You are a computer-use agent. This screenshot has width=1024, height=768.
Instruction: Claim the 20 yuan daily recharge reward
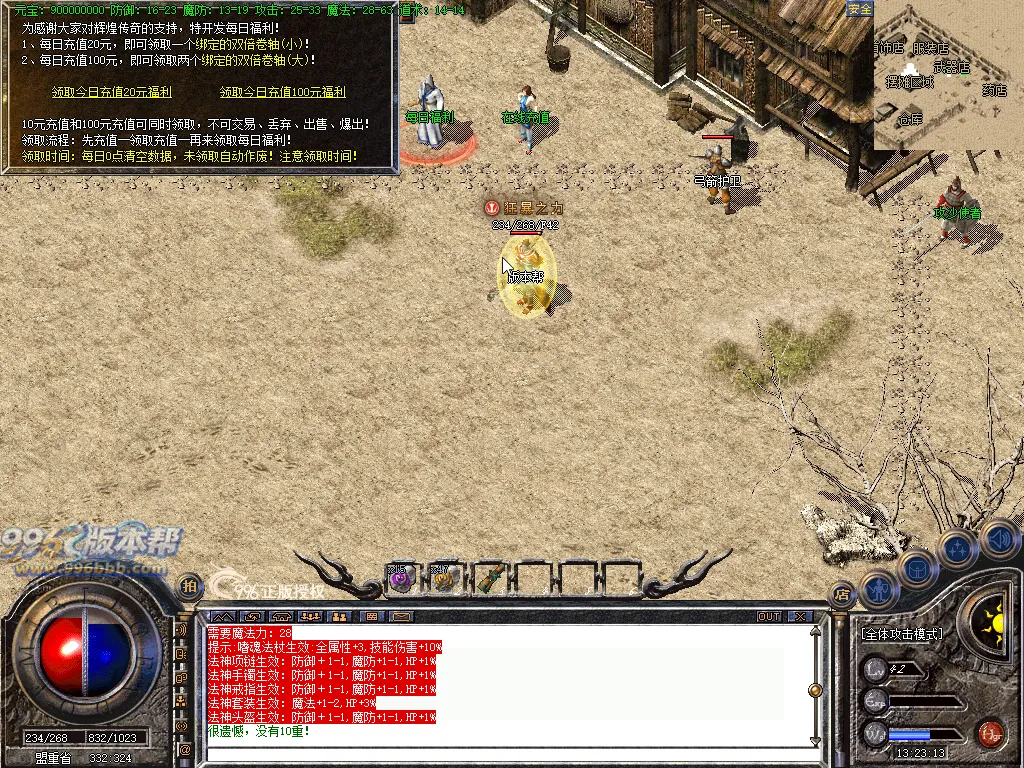[98, 92]
